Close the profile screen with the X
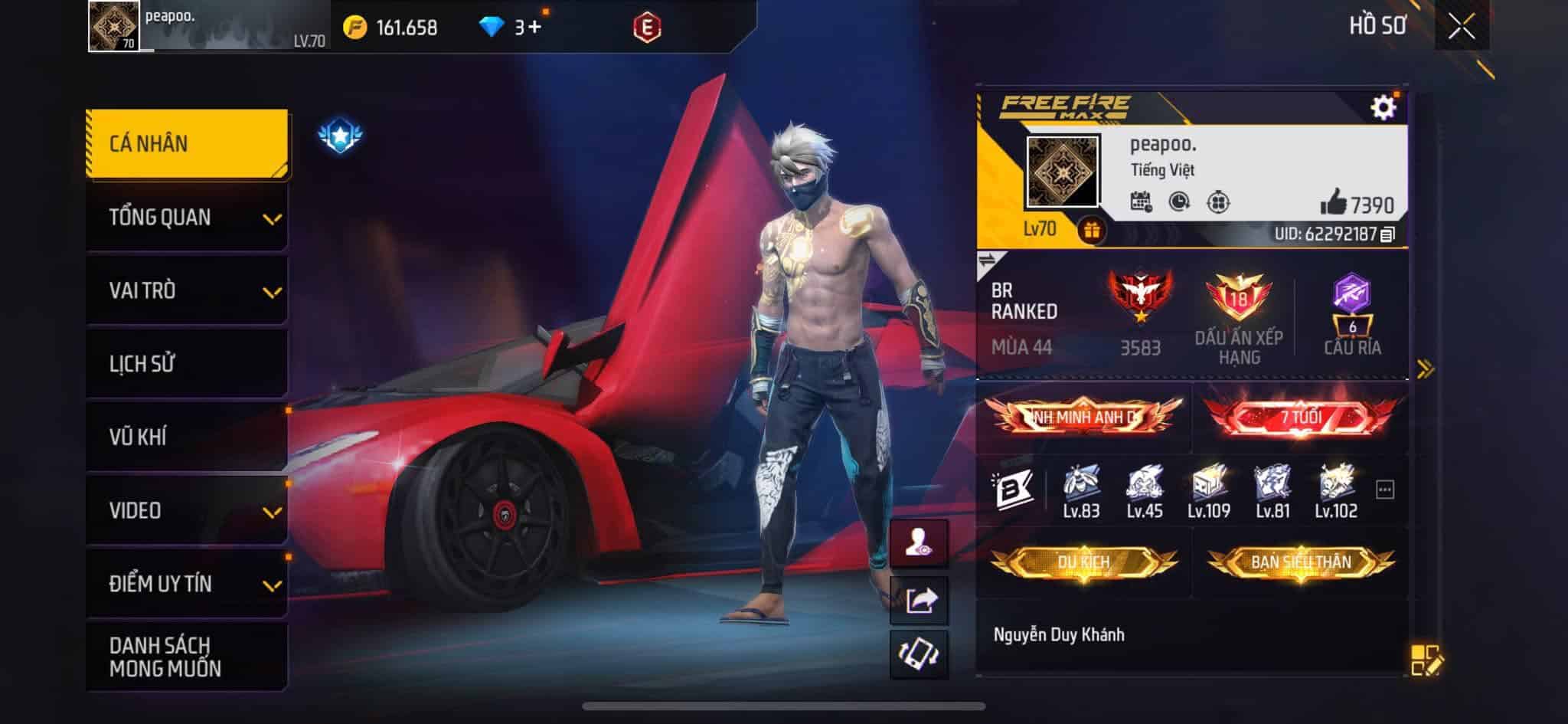 1461,28
